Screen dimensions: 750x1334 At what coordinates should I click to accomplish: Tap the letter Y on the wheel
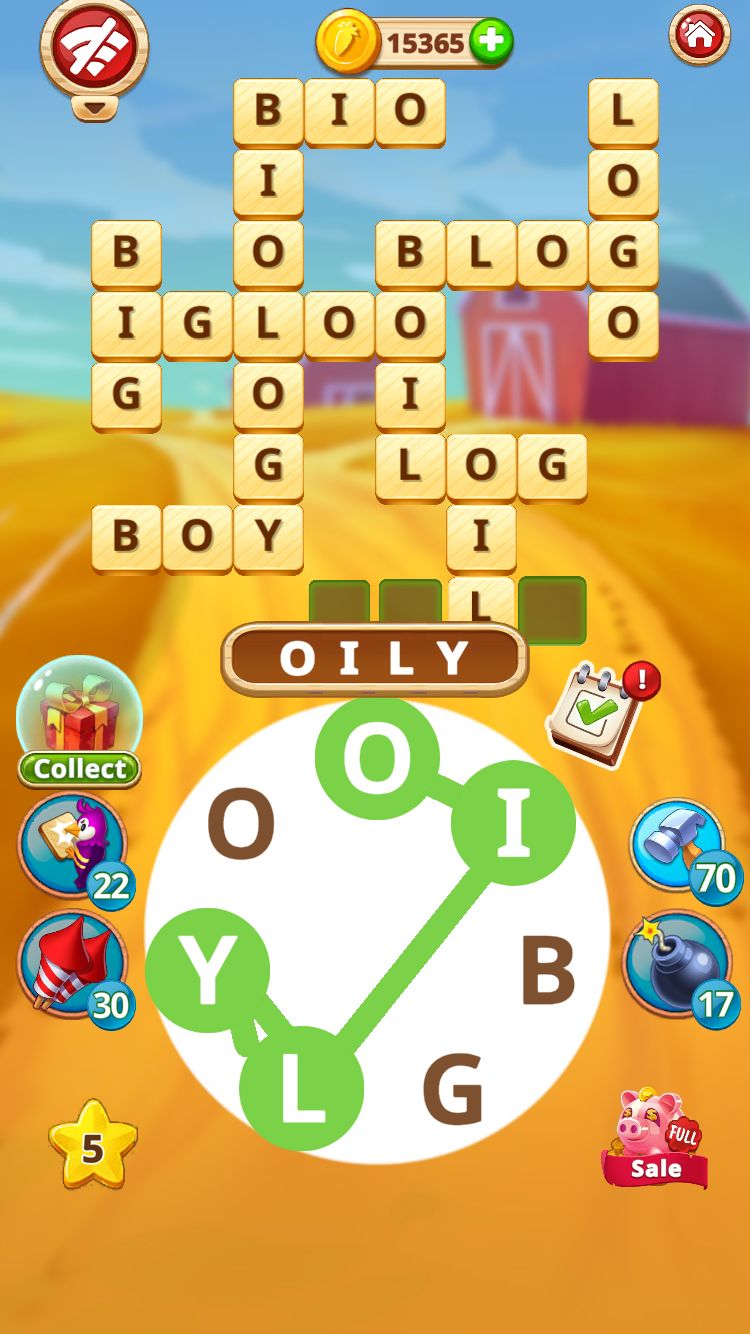pos(208,971)
